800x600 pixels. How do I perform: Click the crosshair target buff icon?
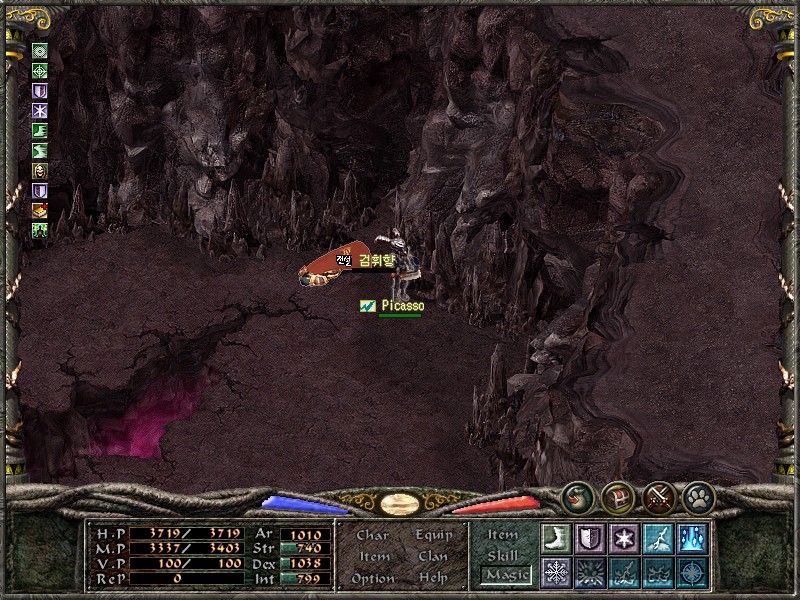tap(40, 71)
